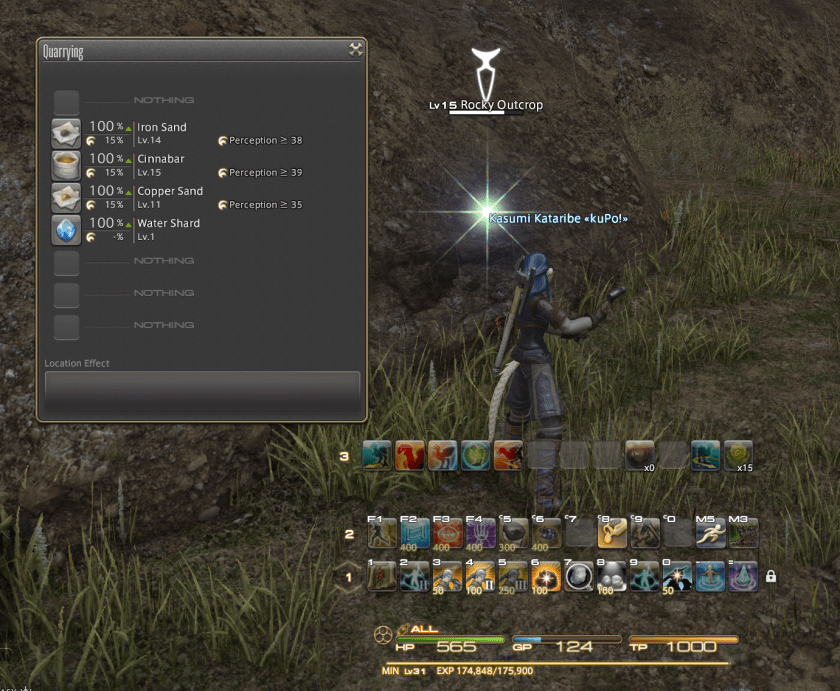Click the ore rock ability costing 300
Image resolution: width=840 pixels, height=691 pixels.
(512, 534)
